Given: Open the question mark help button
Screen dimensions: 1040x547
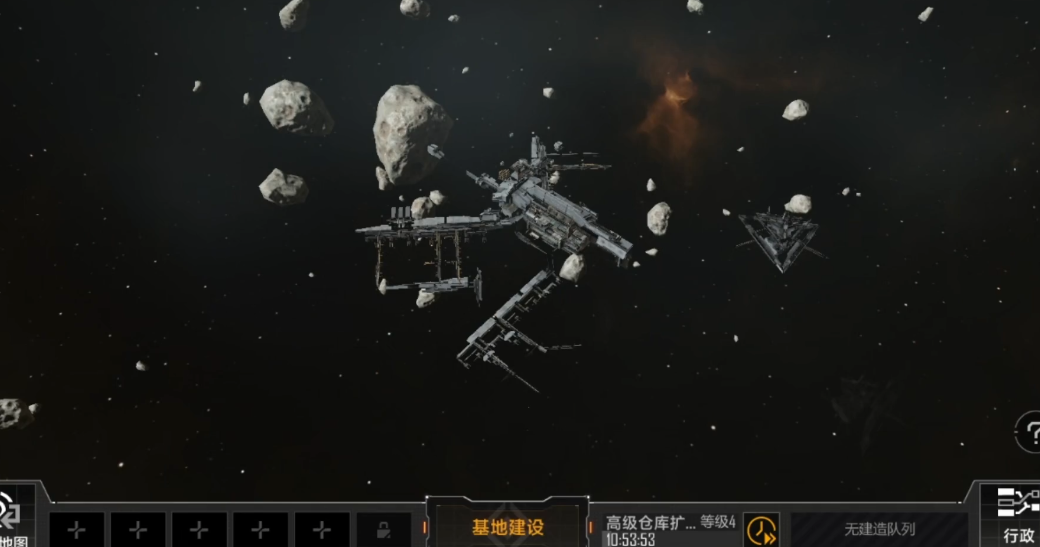Looking at the screenshot, I should coord(1029,431).
